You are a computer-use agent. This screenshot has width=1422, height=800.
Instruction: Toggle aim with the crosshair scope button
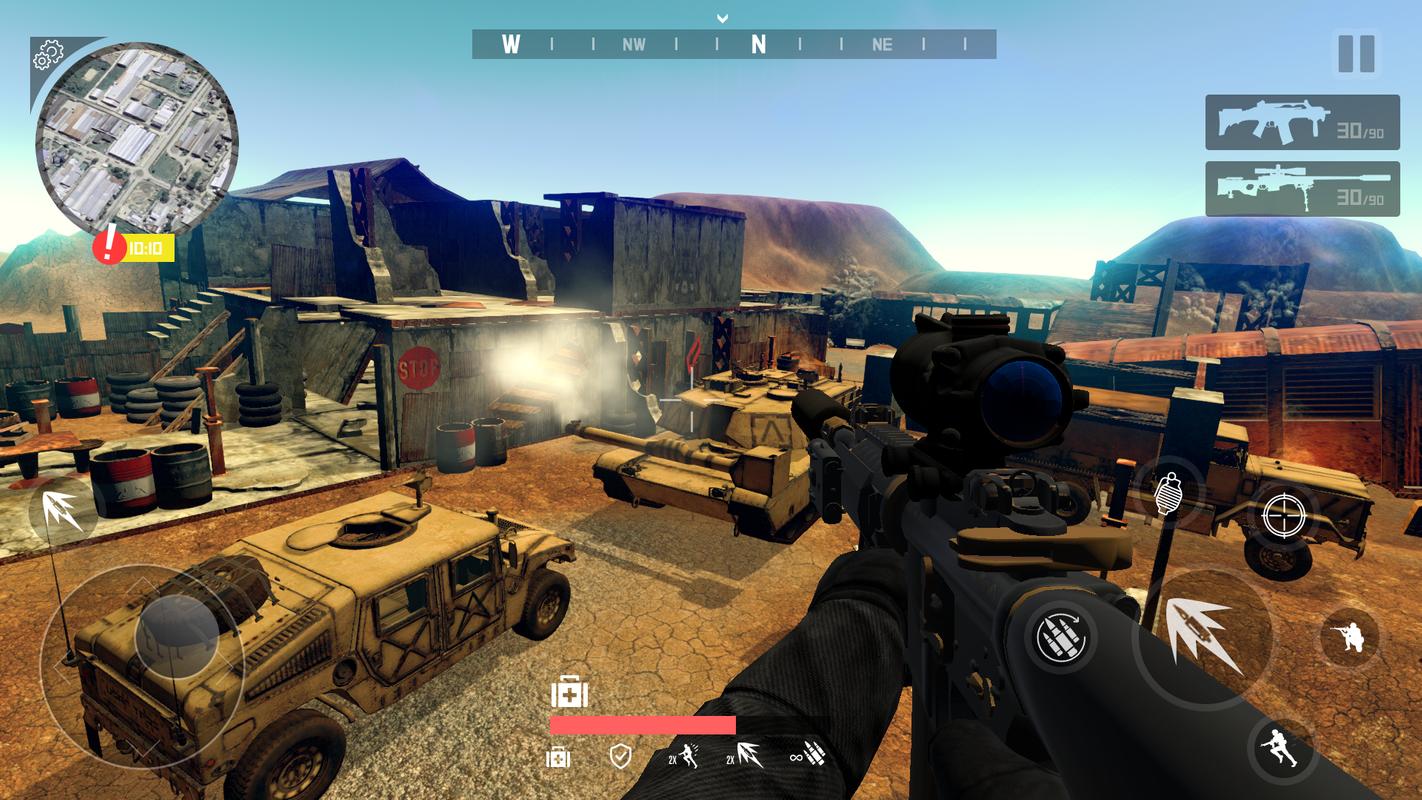[1282, 515]
